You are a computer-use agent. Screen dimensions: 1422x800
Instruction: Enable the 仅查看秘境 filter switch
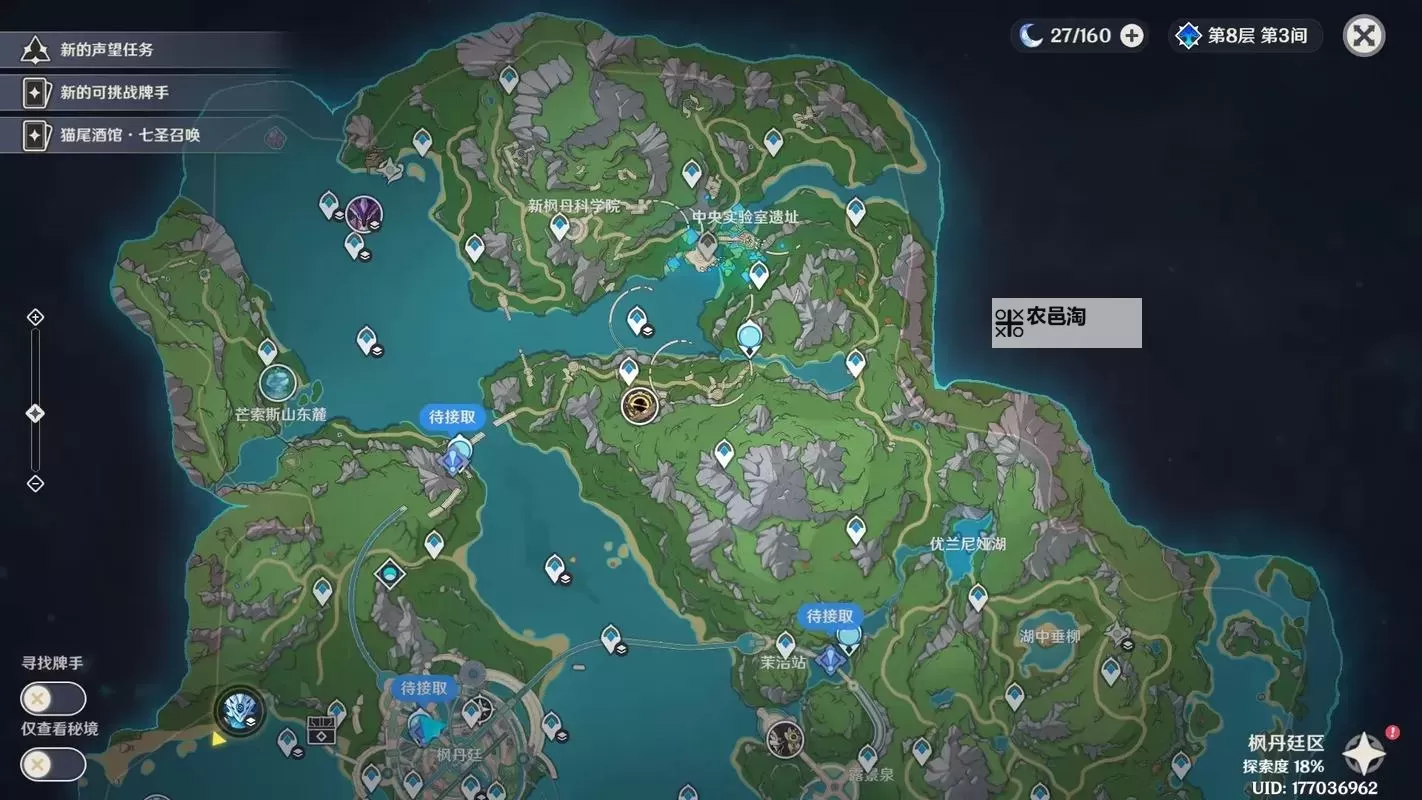coord(52,764)
